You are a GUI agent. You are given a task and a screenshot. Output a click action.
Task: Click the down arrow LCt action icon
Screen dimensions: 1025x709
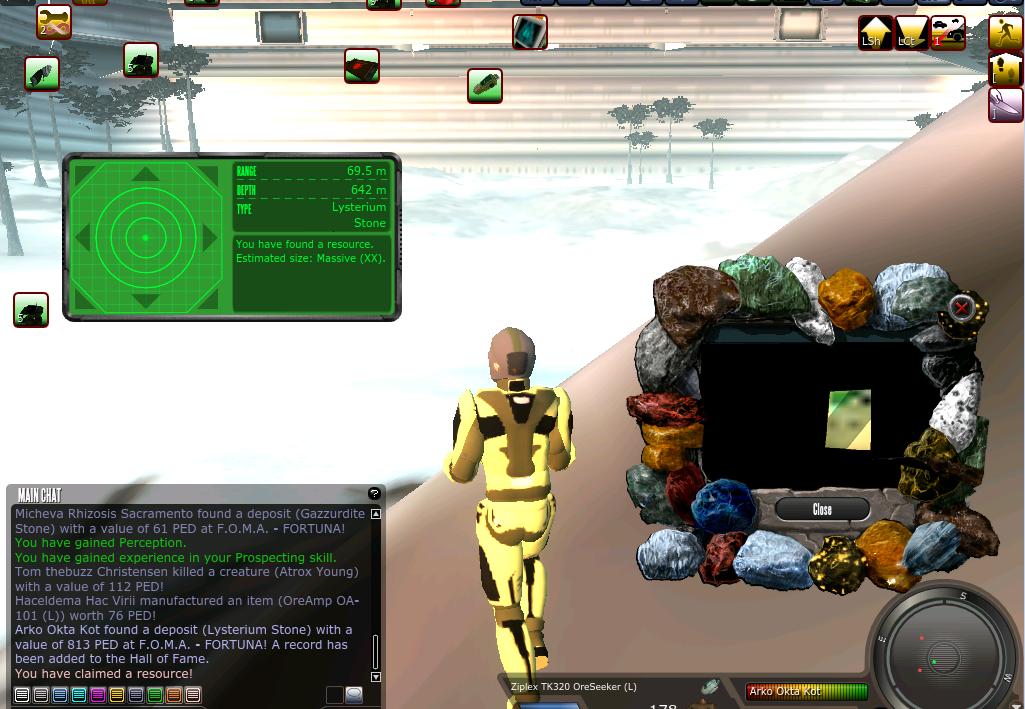910,32
